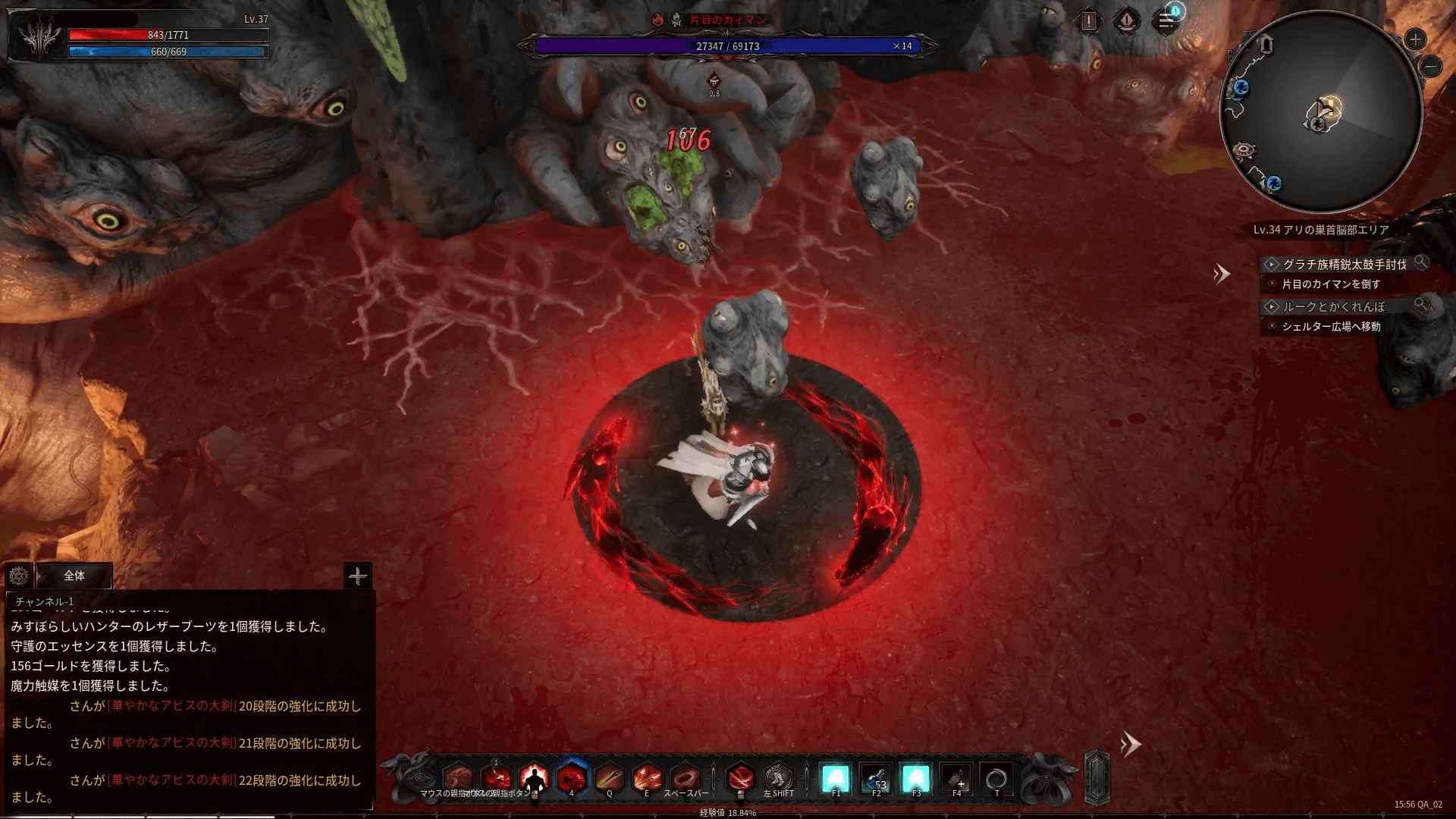Activate the skill bound to key 4
The image size is (1456, 819).
[x=572, y=777]
